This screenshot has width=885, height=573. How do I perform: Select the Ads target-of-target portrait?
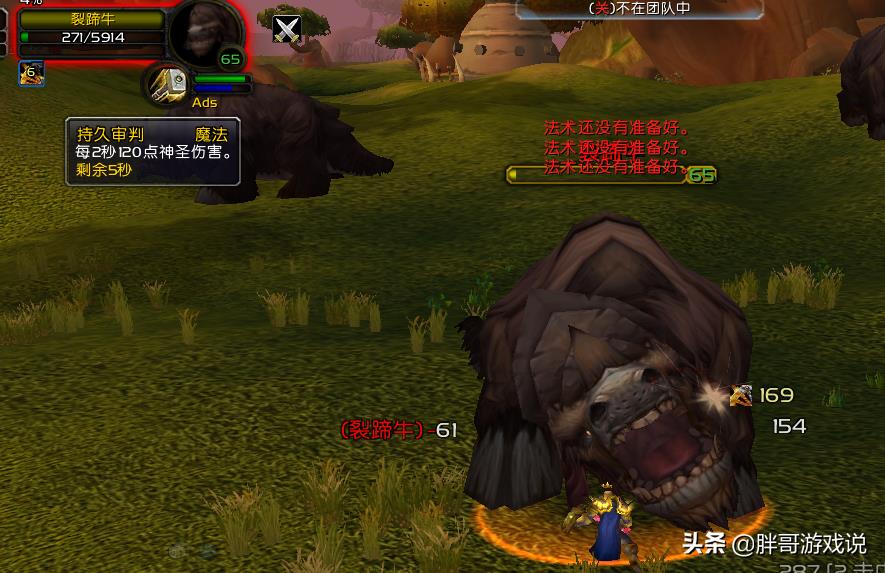click(x=169, y=83)
